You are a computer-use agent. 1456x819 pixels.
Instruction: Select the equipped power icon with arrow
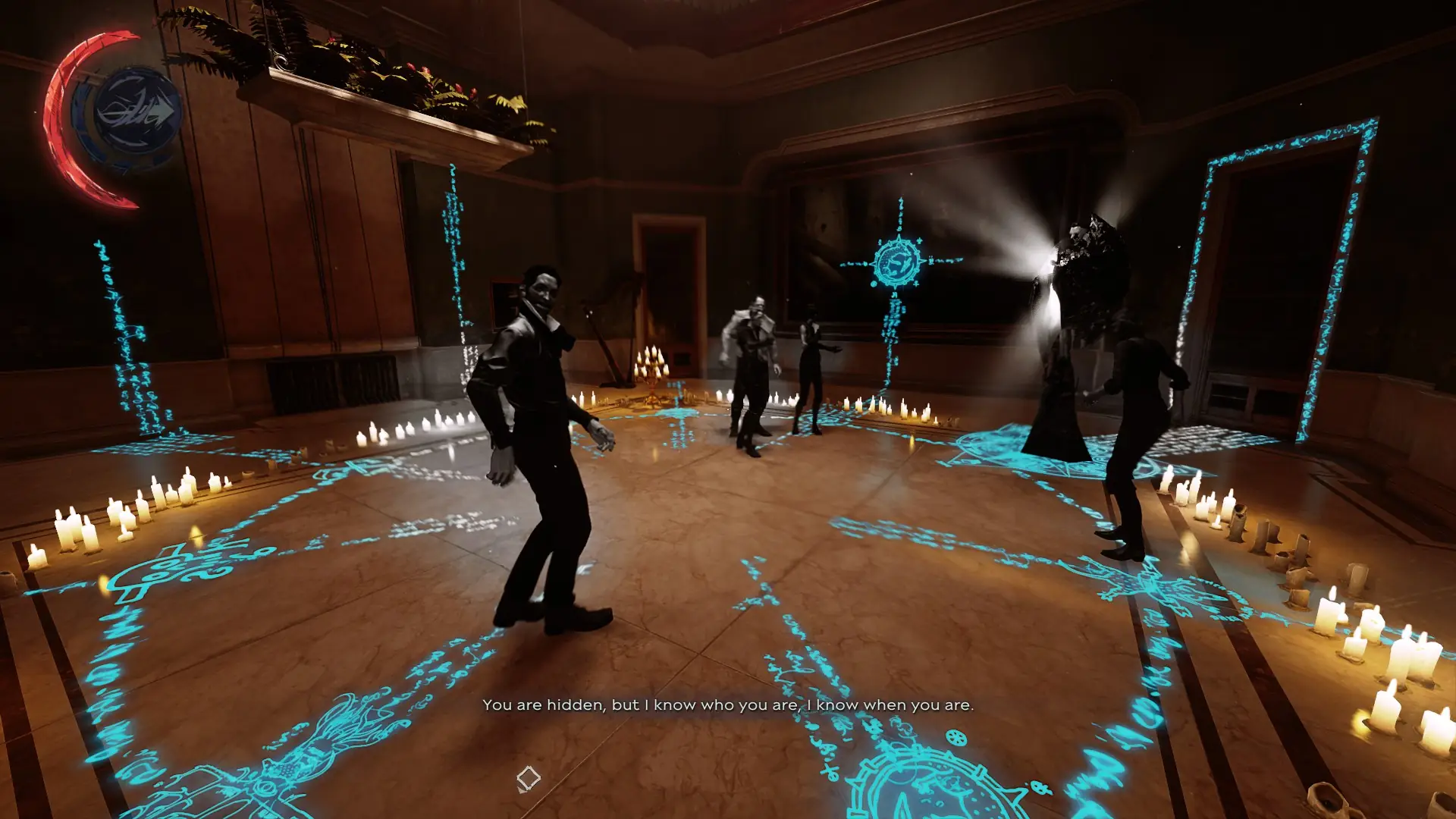[137, 112]
